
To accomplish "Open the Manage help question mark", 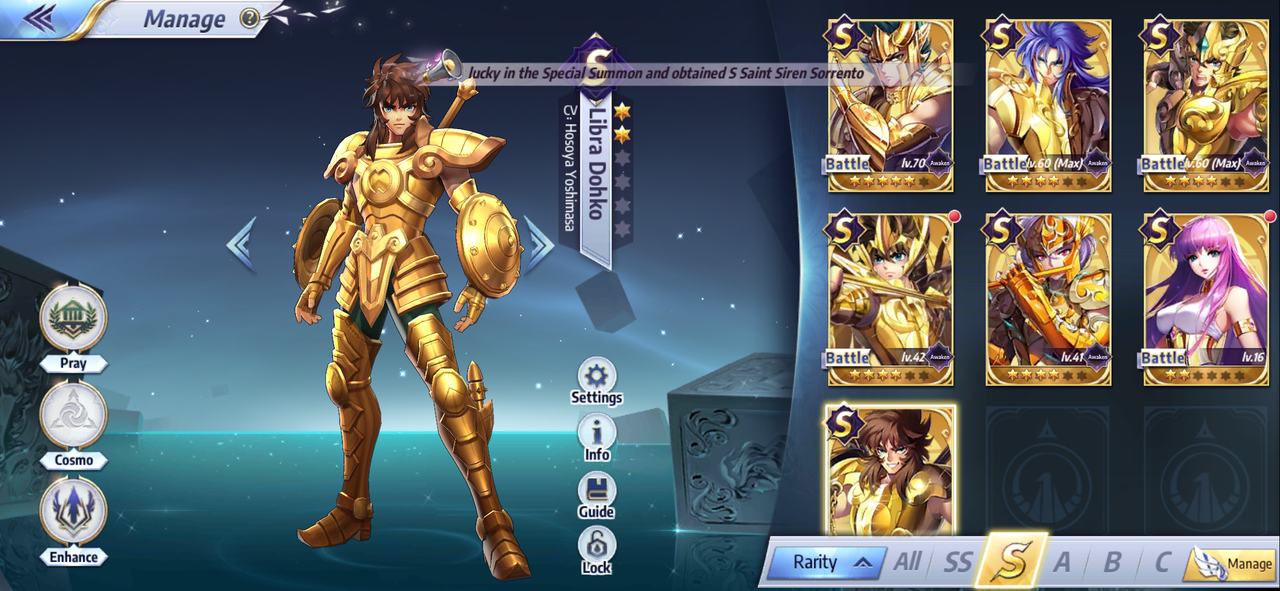I will tap(250, 18).
